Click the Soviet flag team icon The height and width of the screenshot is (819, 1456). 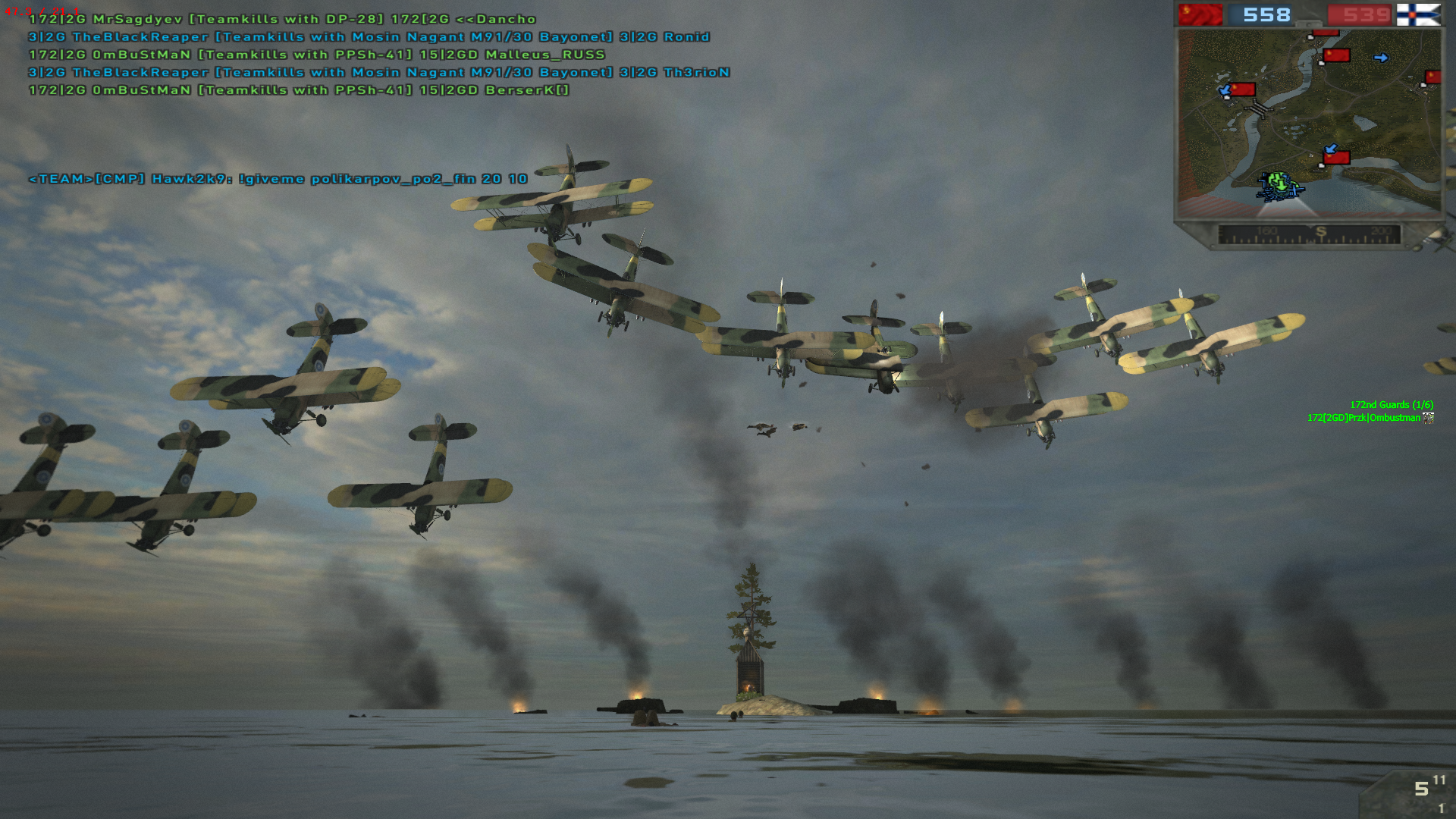point(1200,14)
